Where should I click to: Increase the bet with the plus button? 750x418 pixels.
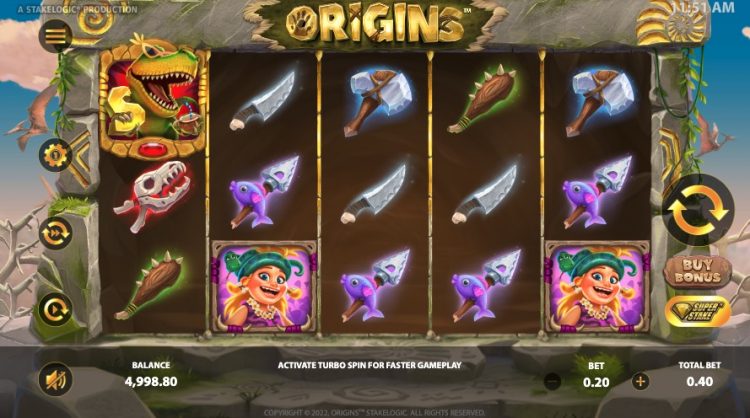click(x=640, y=380)
